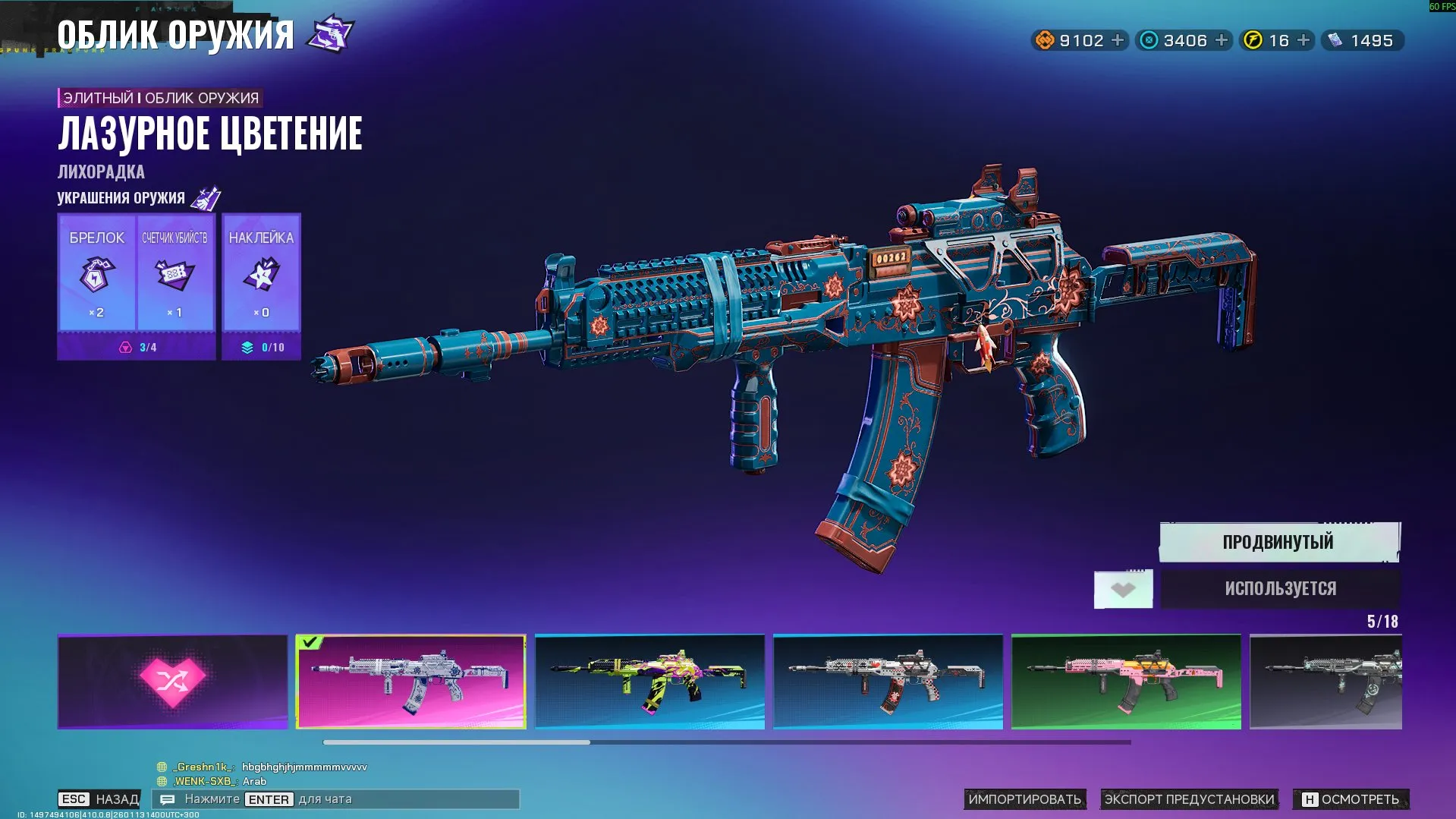The image size is (1456, 819).
Task: Нажать плюс возле синей валюты 3406
Action: tap(1220, 40)
